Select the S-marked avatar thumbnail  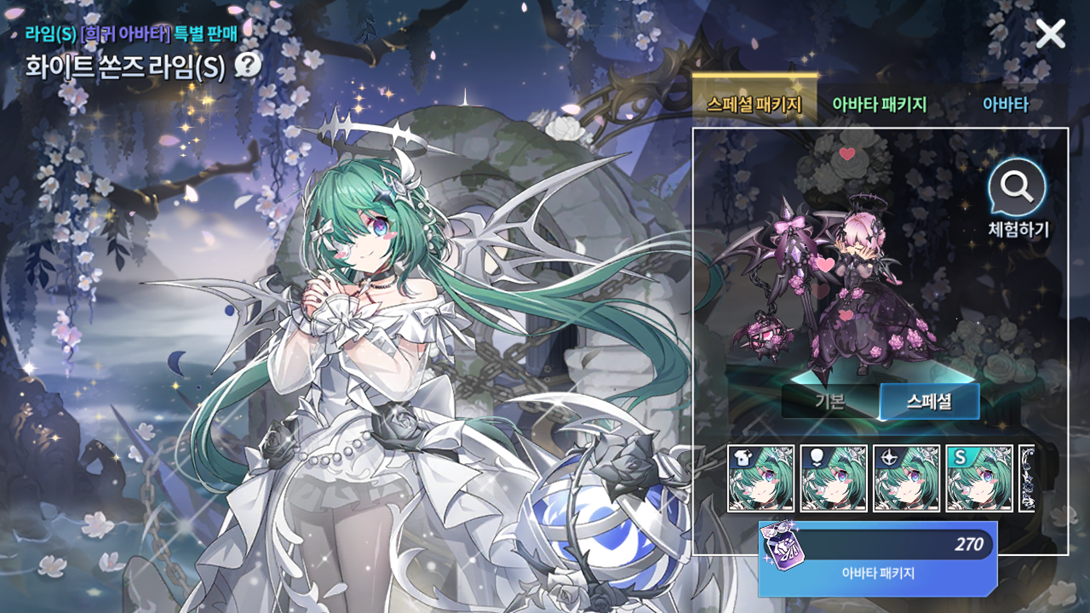pos(979,478)
